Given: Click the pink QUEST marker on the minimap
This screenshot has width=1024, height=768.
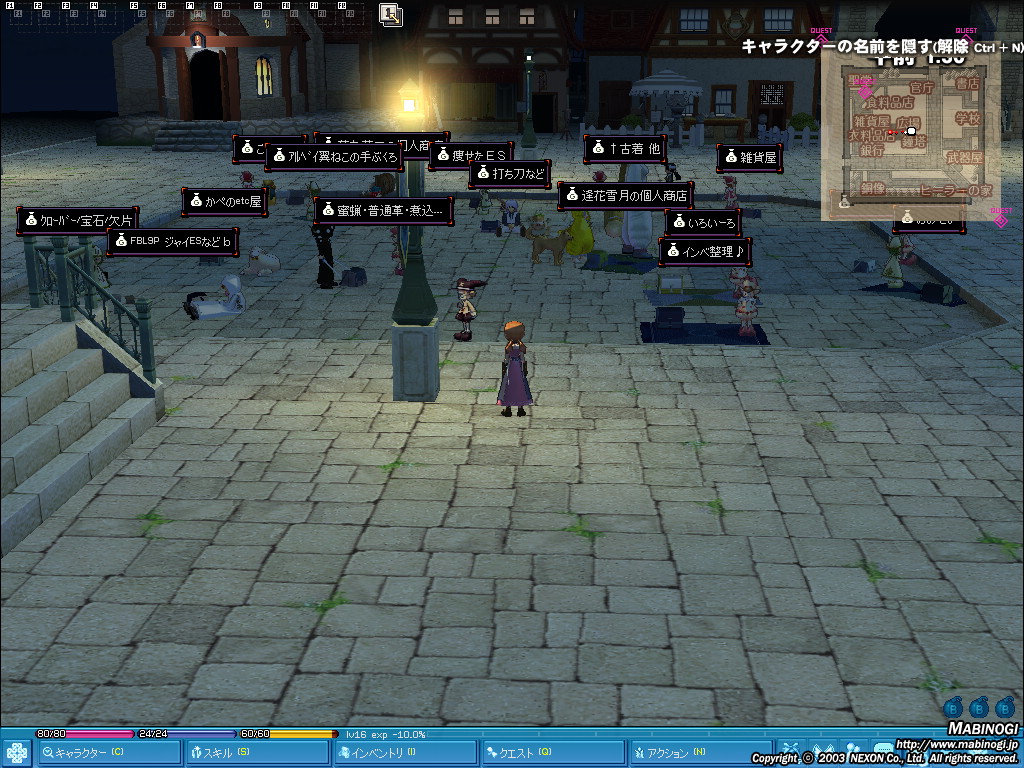Looking at the screenshot, I should coord(865,92).
